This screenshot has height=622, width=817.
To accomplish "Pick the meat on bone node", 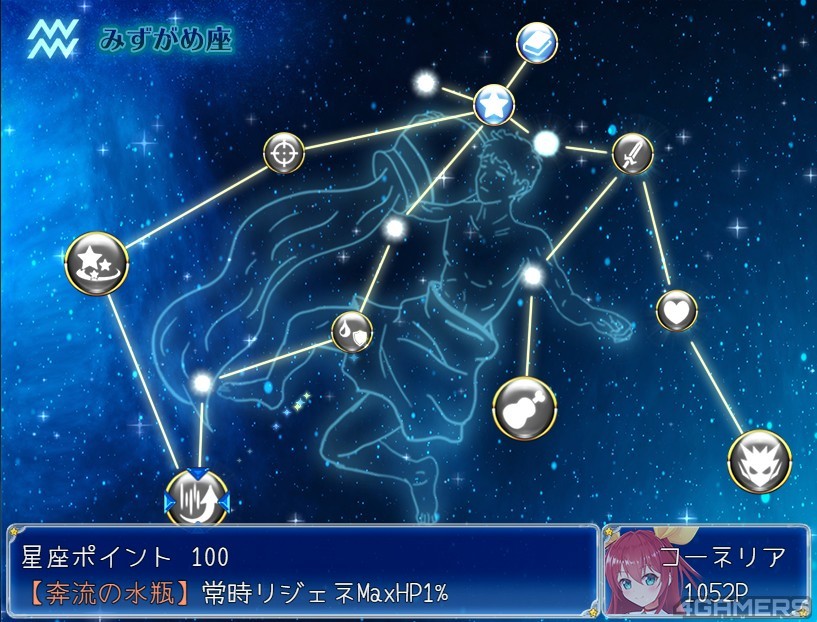I will [524, 409].
